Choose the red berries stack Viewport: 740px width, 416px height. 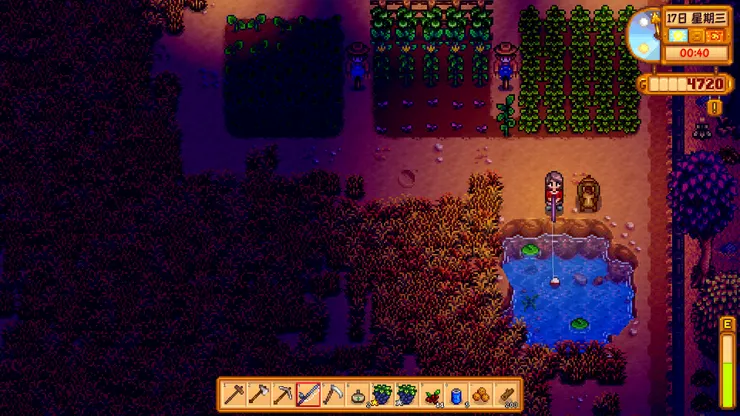pos(432,395)
